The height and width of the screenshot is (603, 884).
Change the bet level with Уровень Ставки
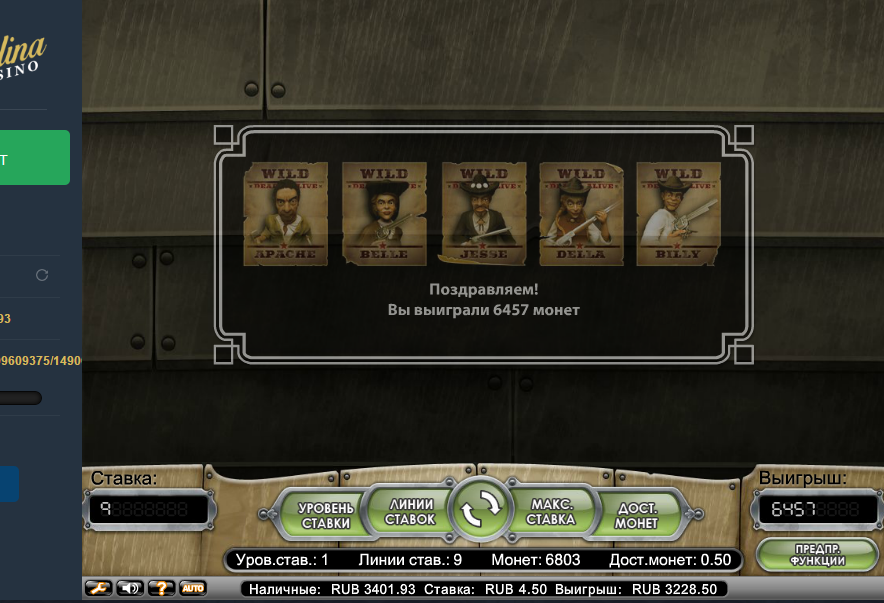coord(326,515)
